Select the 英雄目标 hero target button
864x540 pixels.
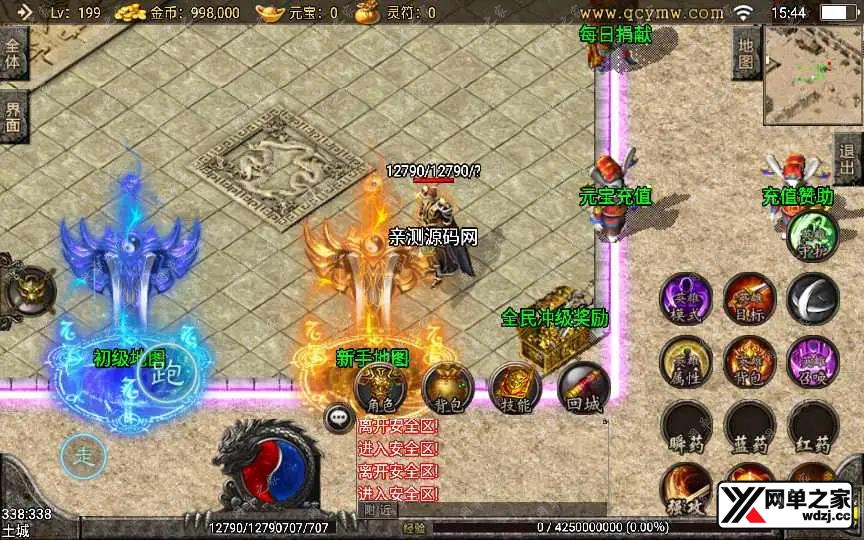749,298
